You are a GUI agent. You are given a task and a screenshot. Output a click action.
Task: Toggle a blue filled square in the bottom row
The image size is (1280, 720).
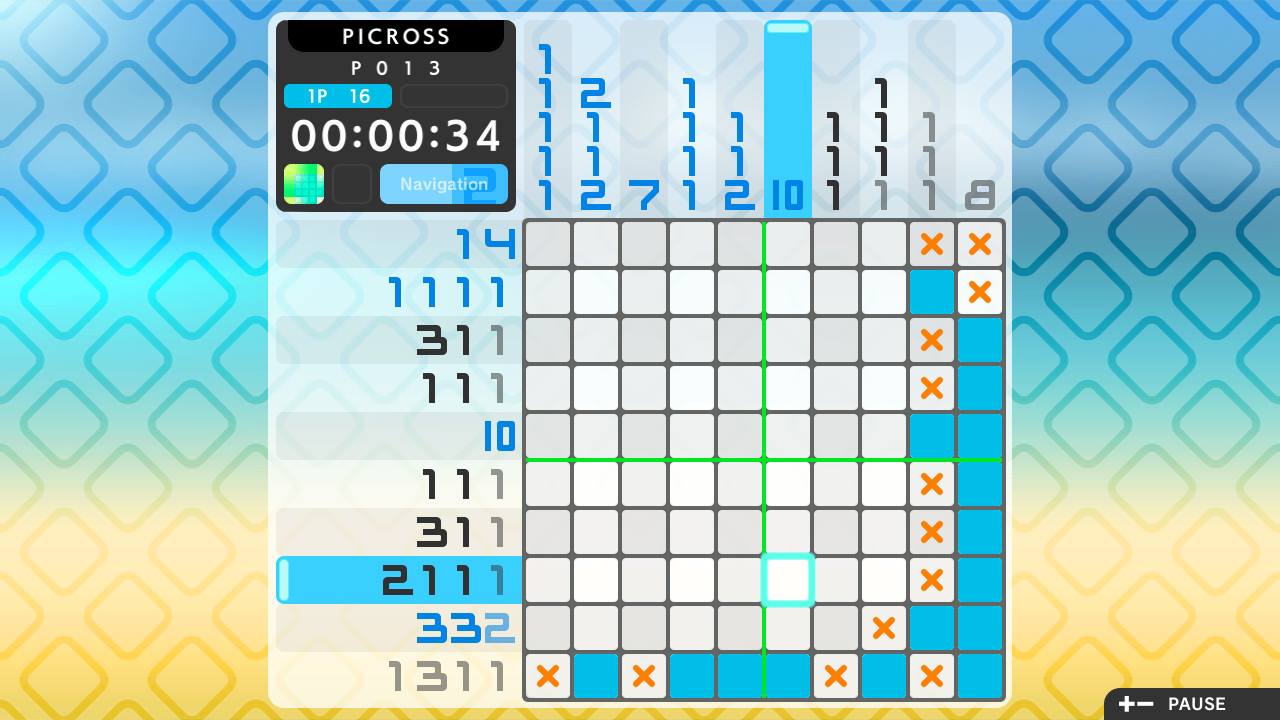pos(596,676)
